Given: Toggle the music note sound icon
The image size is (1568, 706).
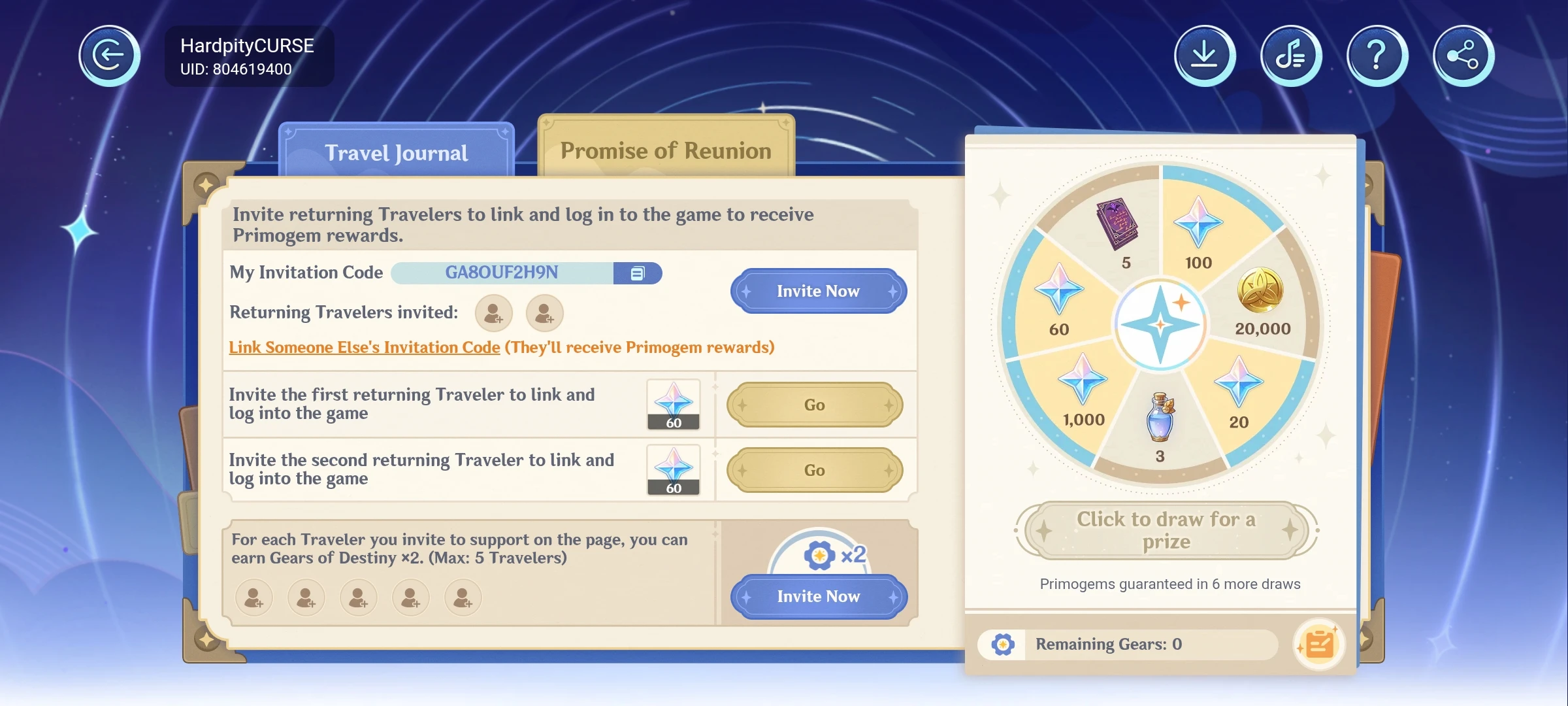Looking at the screenshot, I should (1290, 55).
